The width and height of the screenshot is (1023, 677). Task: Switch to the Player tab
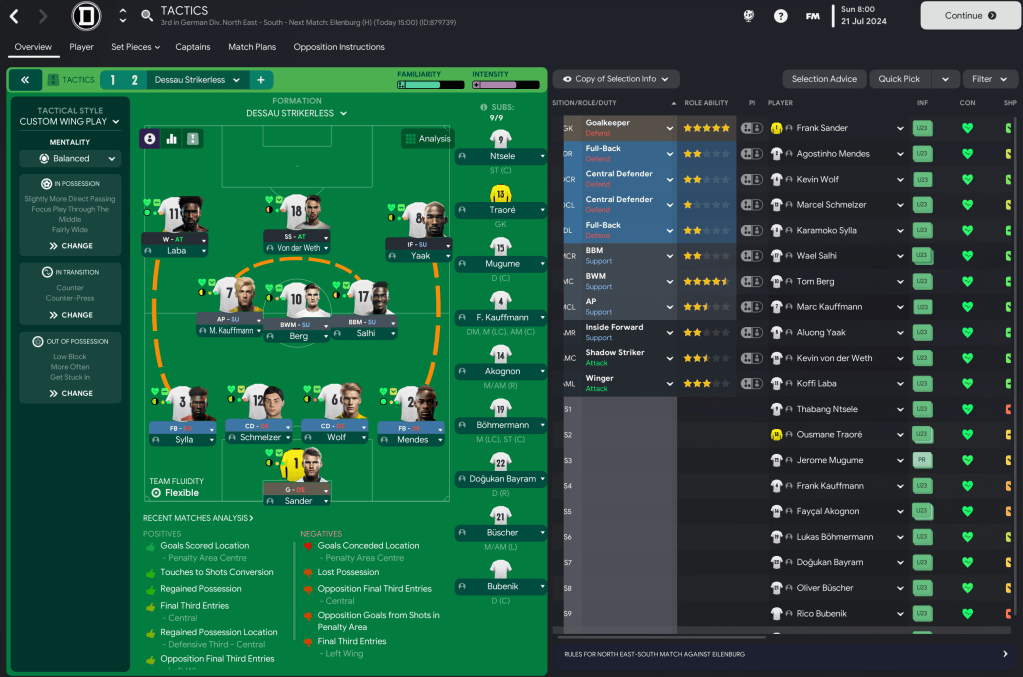81,47
